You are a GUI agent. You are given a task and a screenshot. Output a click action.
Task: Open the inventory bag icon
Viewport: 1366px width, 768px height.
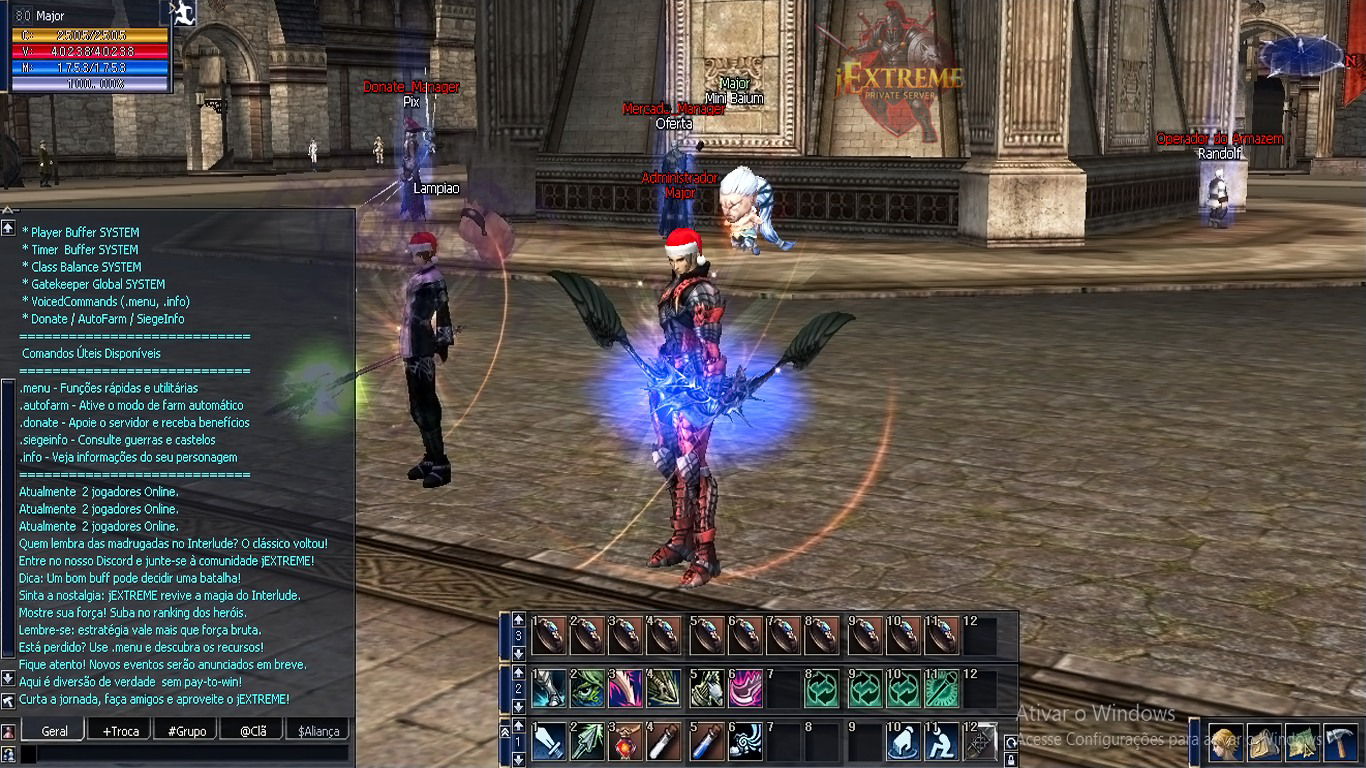(x=1264, y=743)
